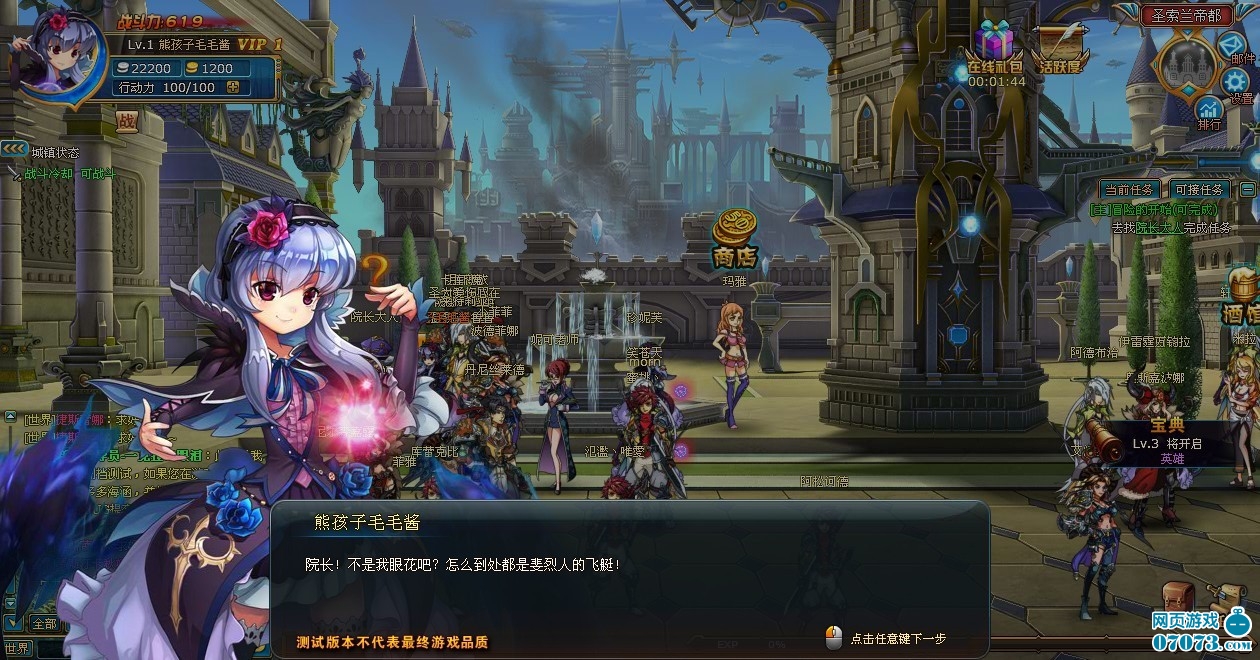The width and height of the screenshot is (1260, 660).
Task: Open the 活跃度 activity scroll
Action: click(1060, 46)
